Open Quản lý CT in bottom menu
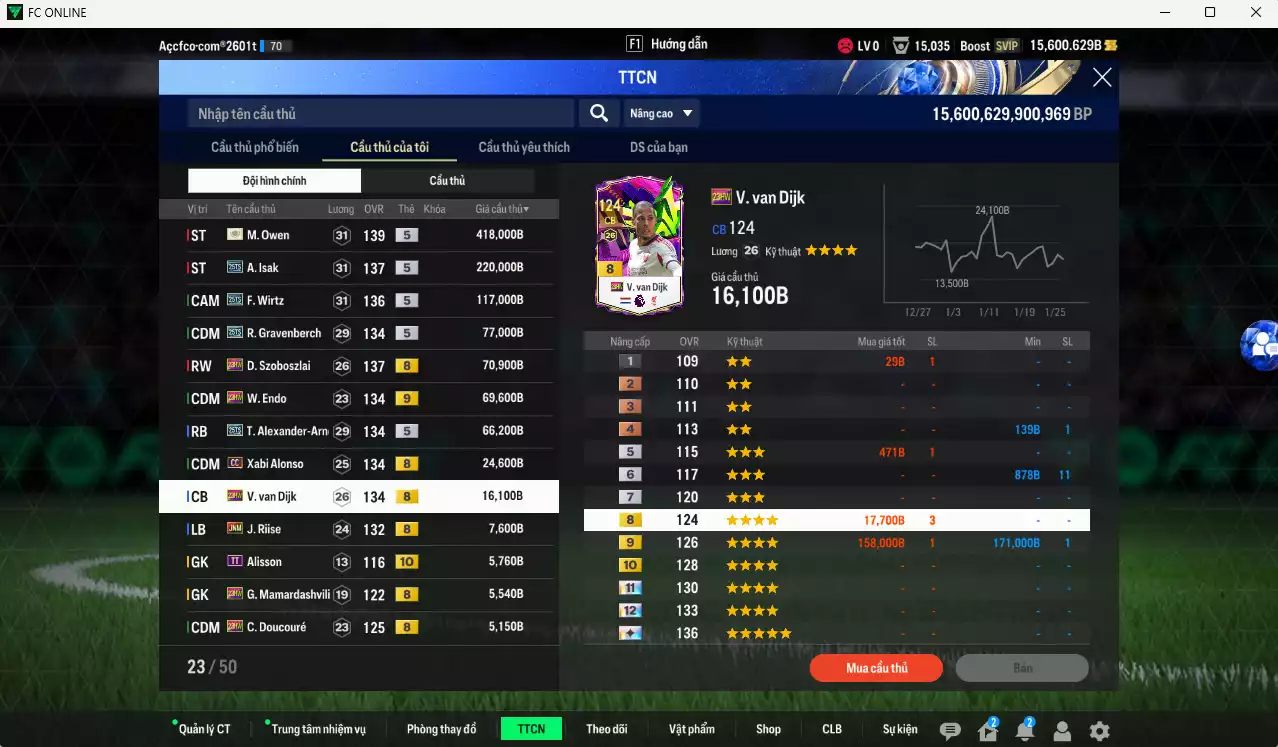1278x747 pixels. pos(204,729)
